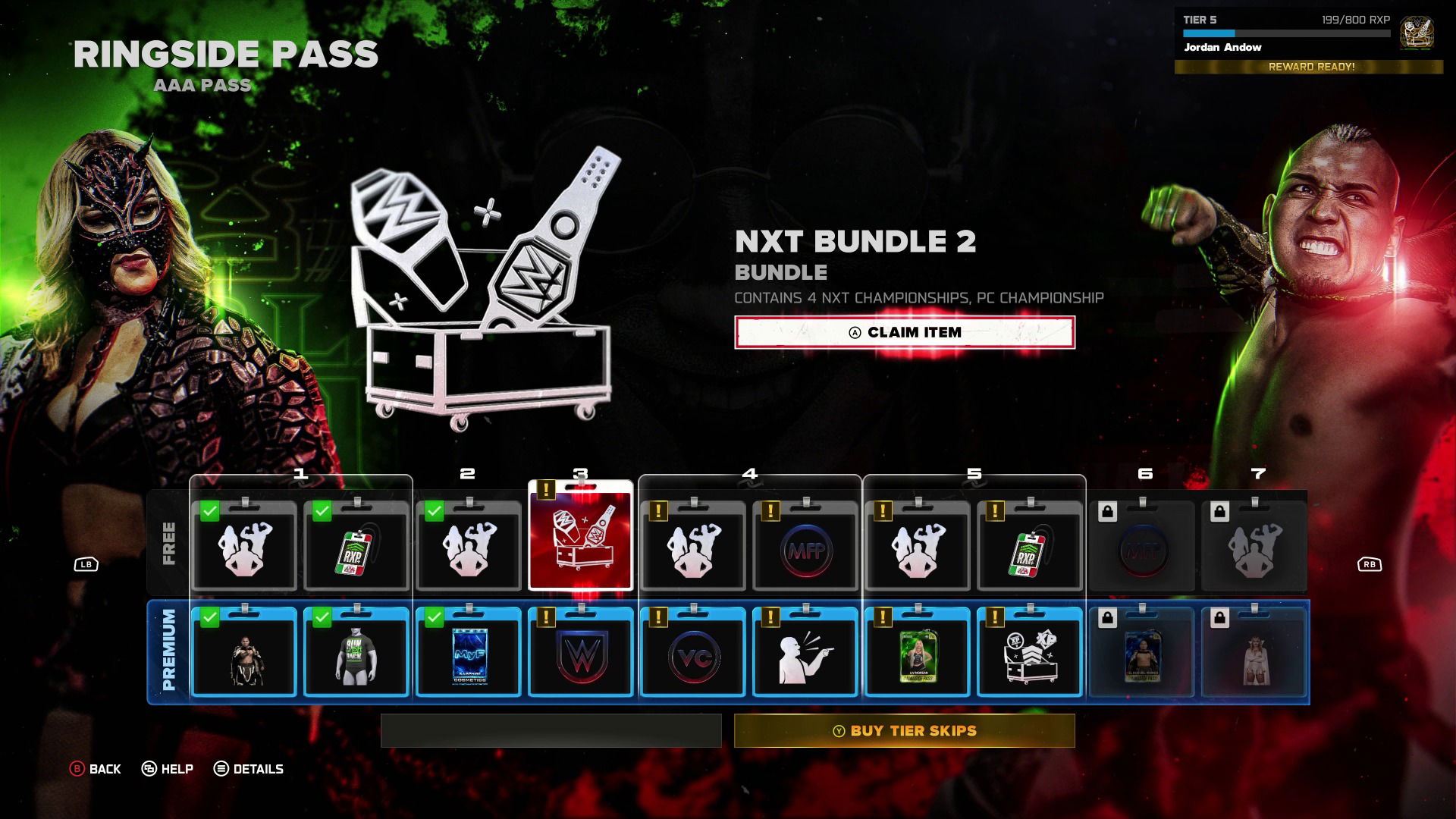Select the Liv Morgan card in tier 5 Premium row
This screenshot has height=819, width=1456.
(918, 654)
